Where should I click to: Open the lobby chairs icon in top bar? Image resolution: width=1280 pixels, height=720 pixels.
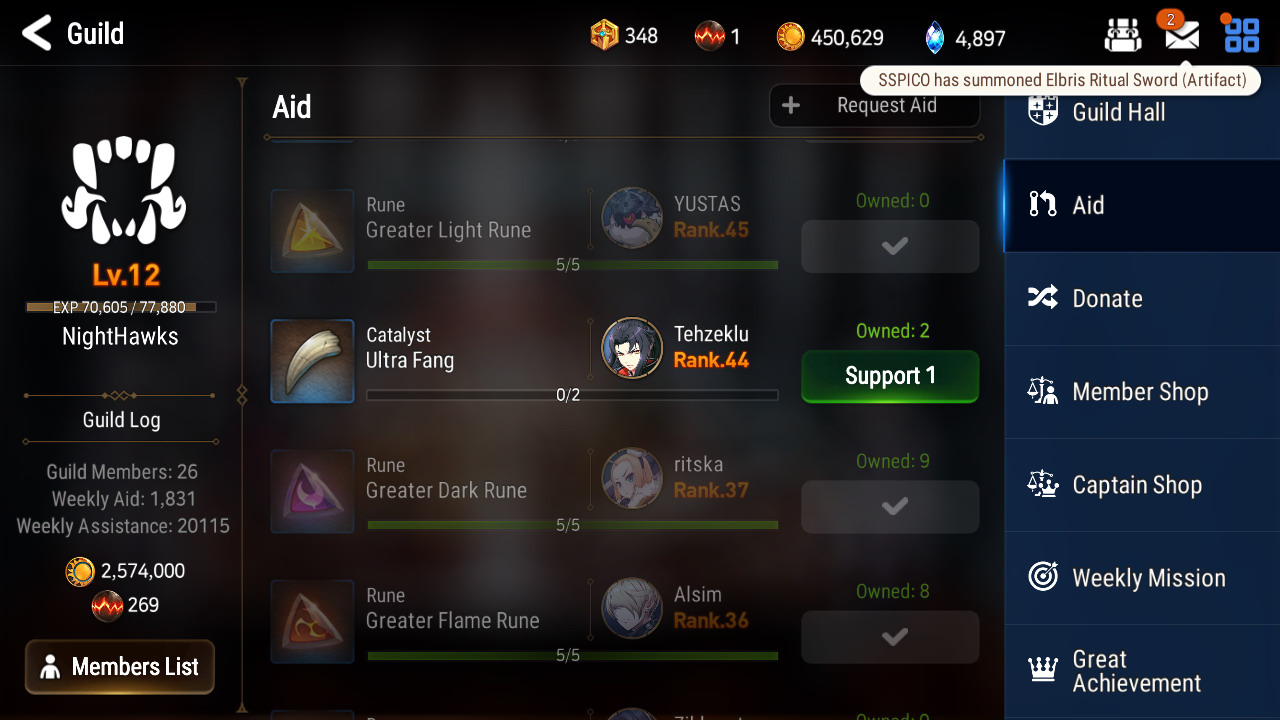[x=1123, y=36]
